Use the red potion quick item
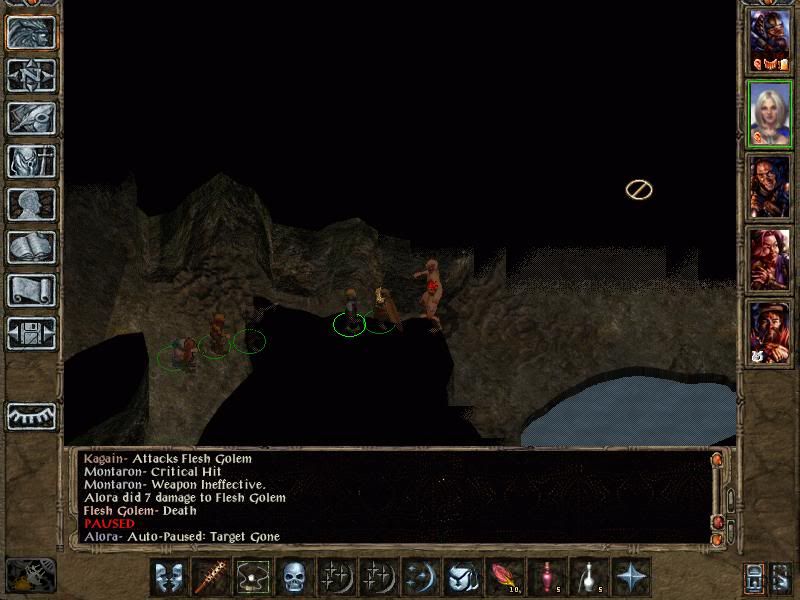Screen dimensions: 800x600 point(547,577)
